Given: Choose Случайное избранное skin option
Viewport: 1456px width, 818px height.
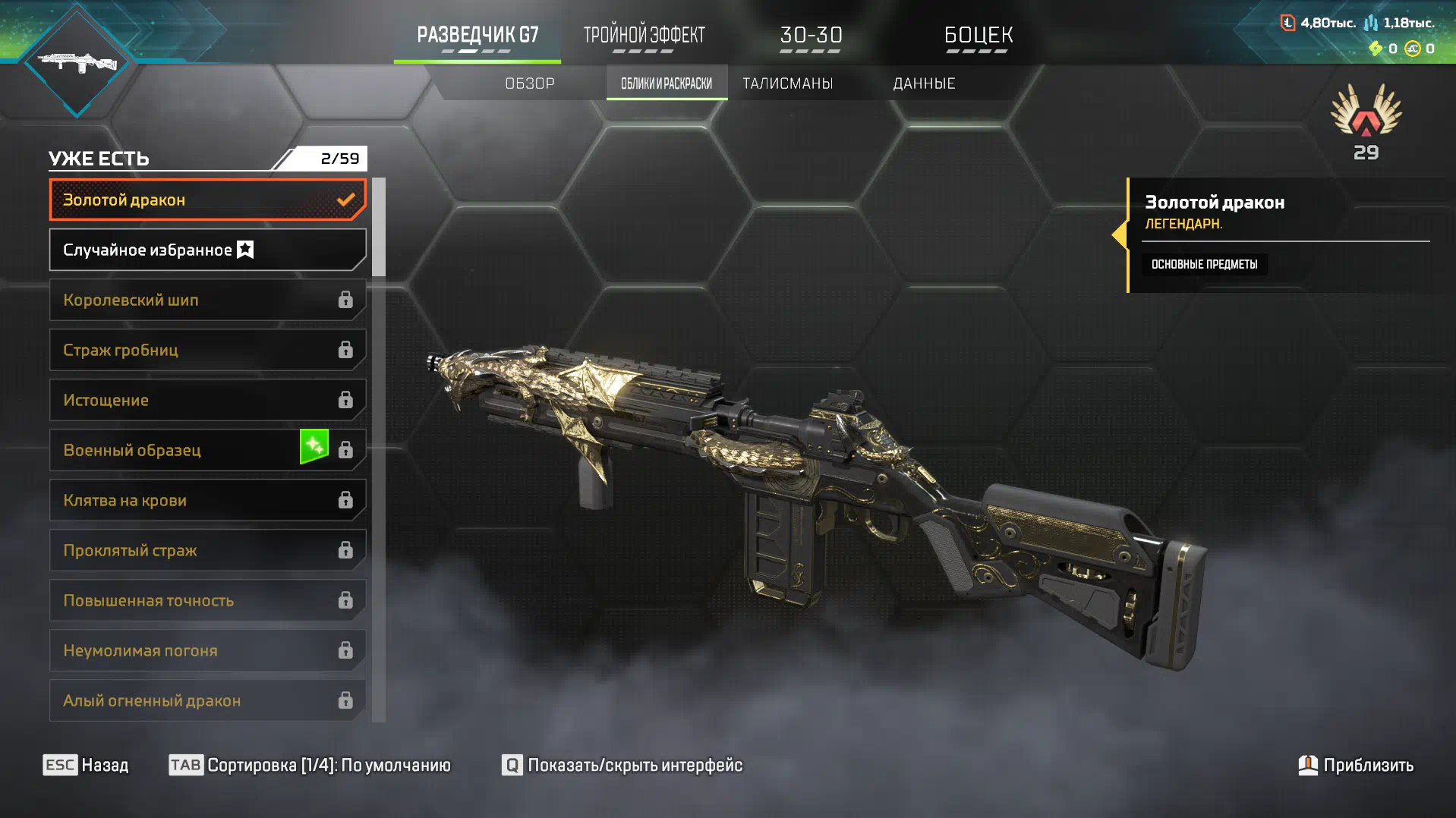Looking at the screenshot, I should 207,250.
